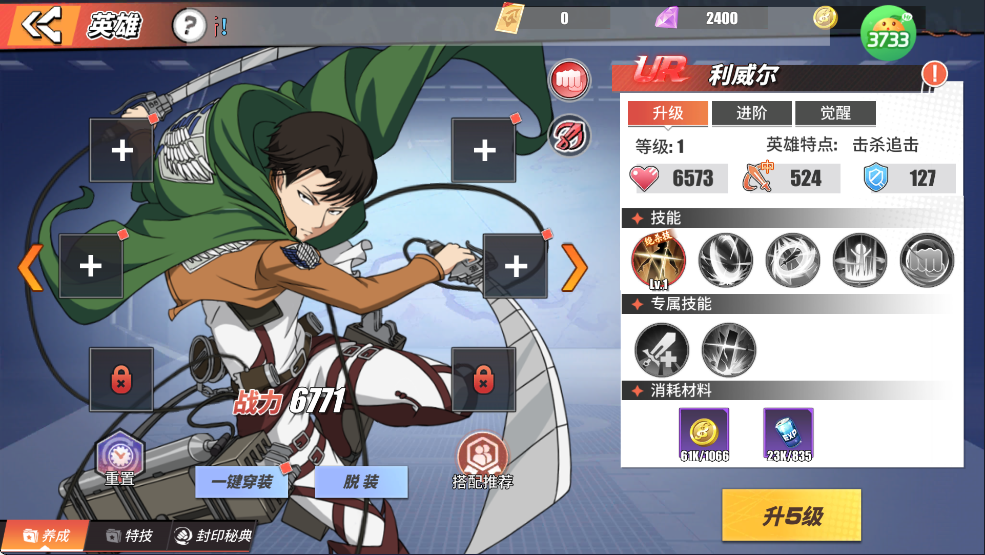The height and width of the screenshot is (555, 985).
Task: Tap the 一键穿装 auto-equip button
Action: 241,482
